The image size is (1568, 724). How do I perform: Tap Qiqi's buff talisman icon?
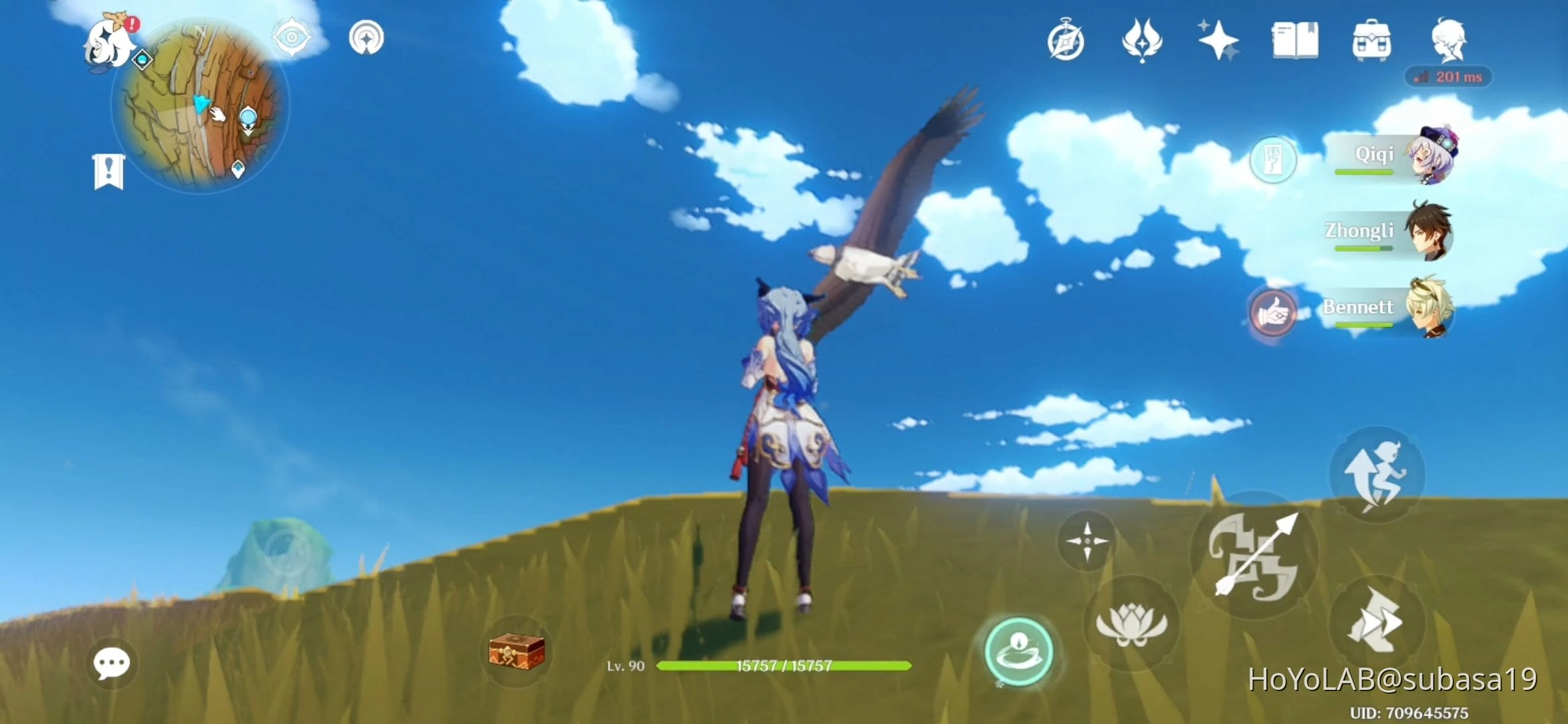coord(1274,161)
